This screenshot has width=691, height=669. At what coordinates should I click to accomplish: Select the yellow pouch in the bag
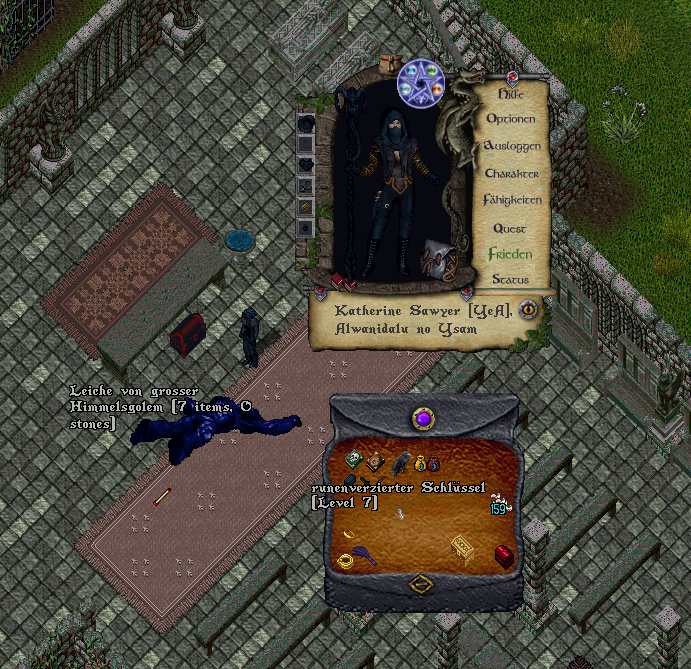420,463
